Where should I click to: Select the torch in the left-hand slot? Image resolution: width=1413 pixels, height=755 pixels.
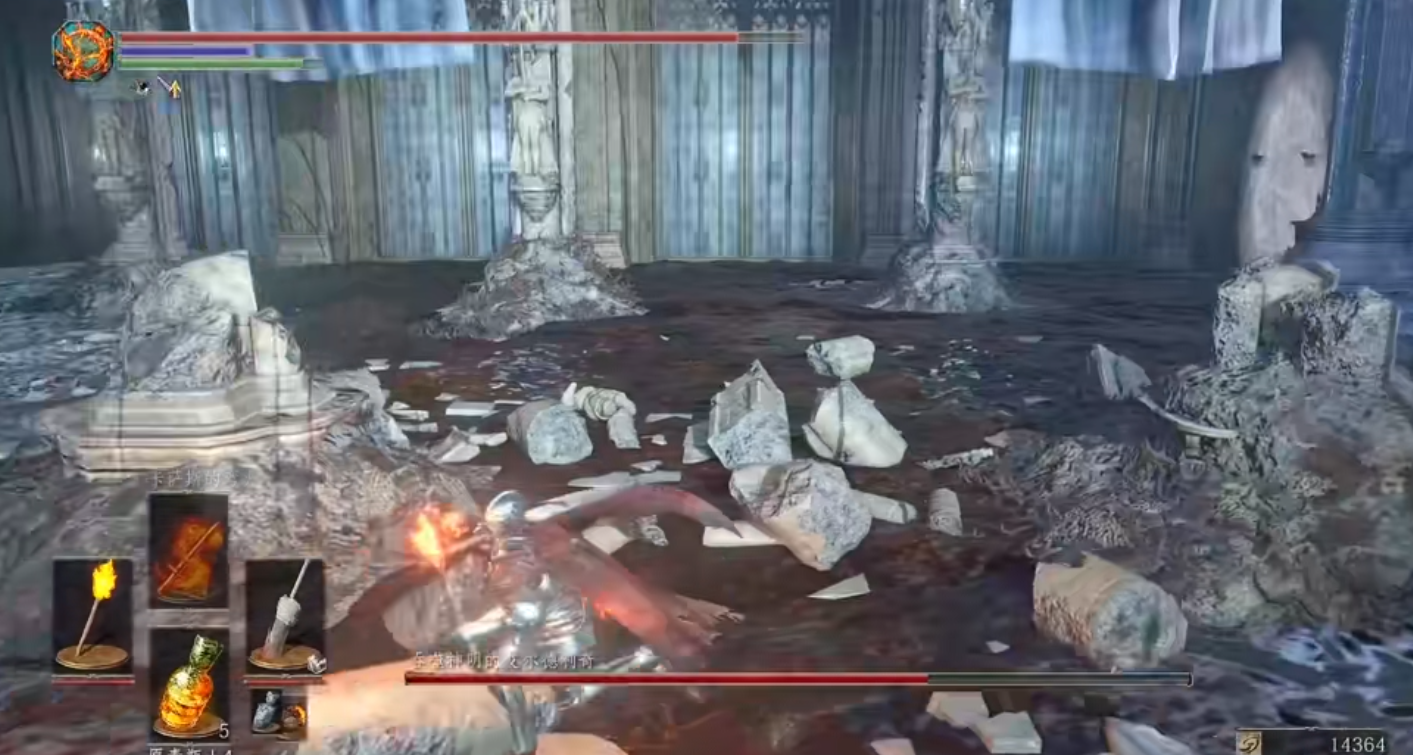[92, 613]
